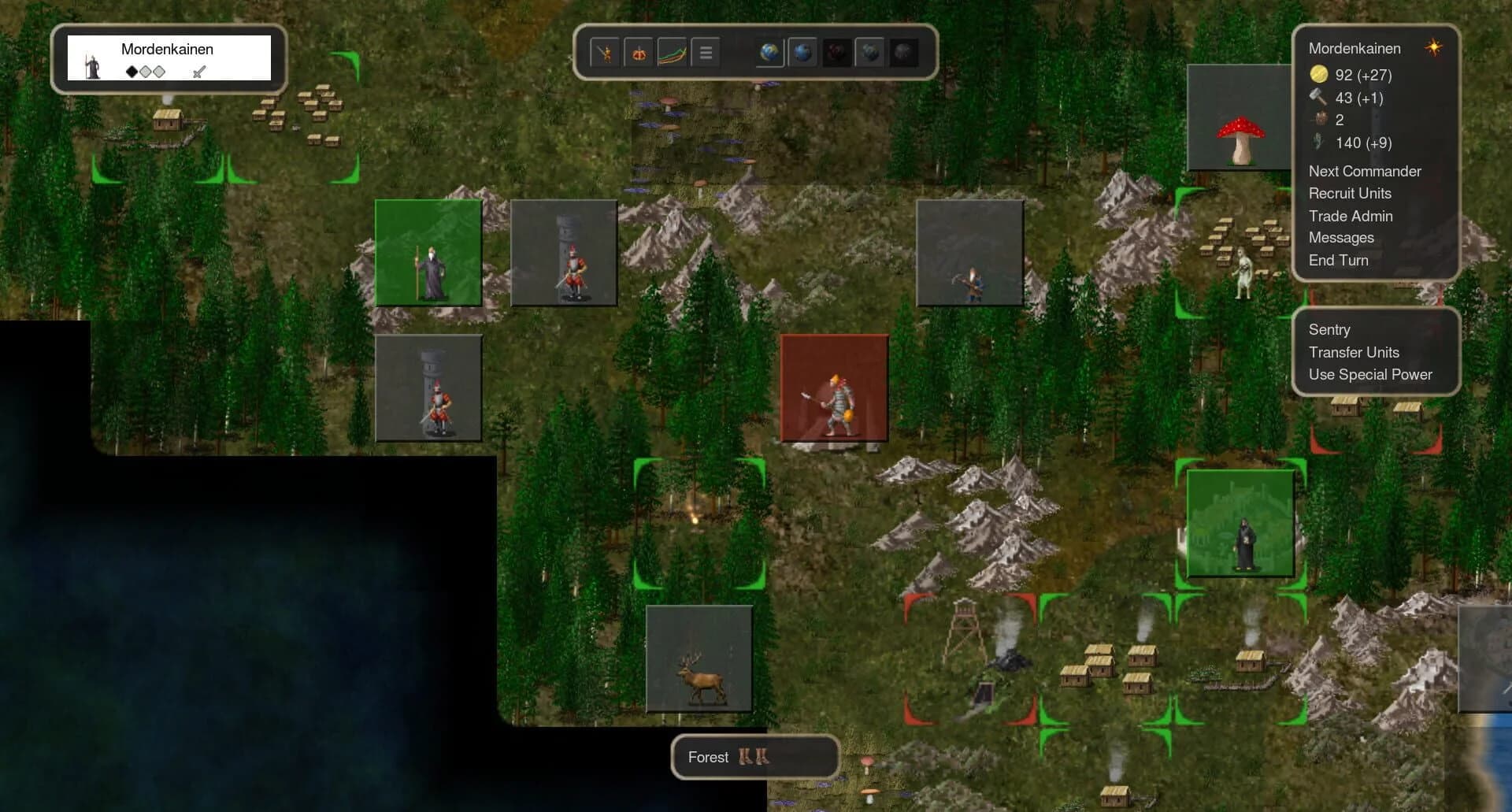Click the hammer resource icon

point(1318,98)
